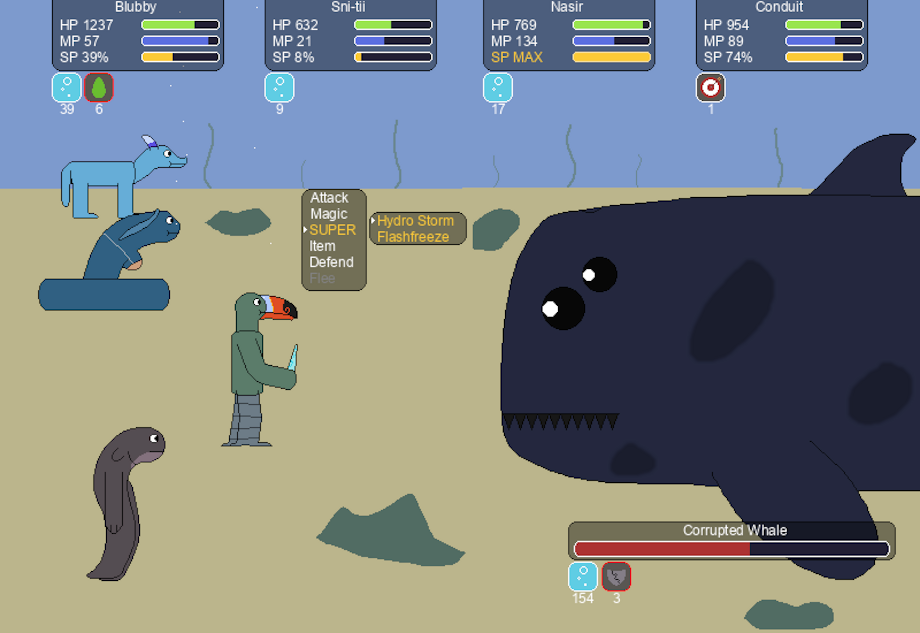Inspect the whale's grey shield status icon
920x633 pixels.
coord(616,577)
